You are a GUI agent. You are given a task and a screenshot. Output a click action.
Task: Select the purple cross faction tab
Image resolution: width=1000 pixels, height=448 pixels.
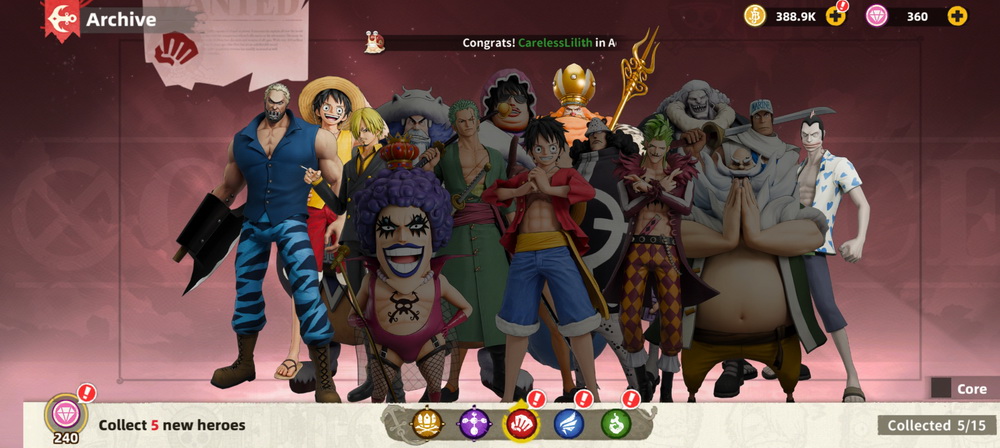pos(473,424)
